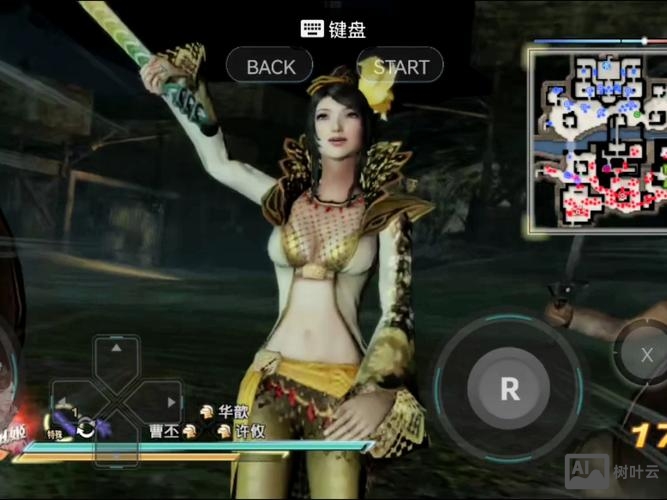Tap the BACK button
This screenshot has height=500, width=667.
point(271,67)
